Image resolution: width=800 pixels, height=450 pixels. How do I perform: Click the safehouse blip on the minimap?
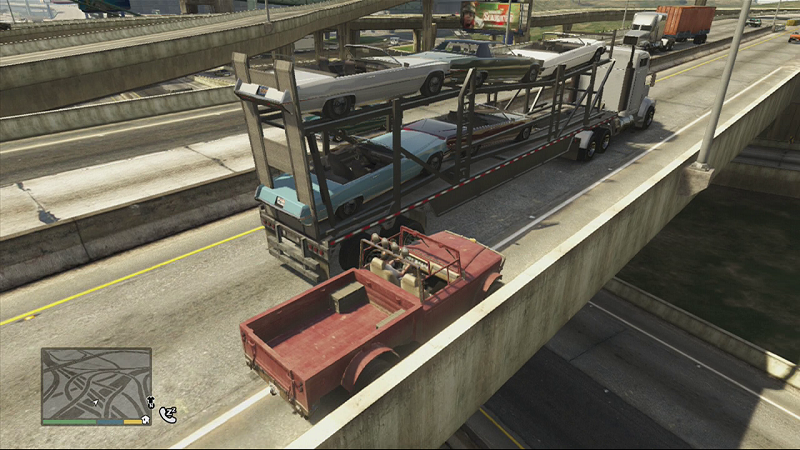coord(146,420)
